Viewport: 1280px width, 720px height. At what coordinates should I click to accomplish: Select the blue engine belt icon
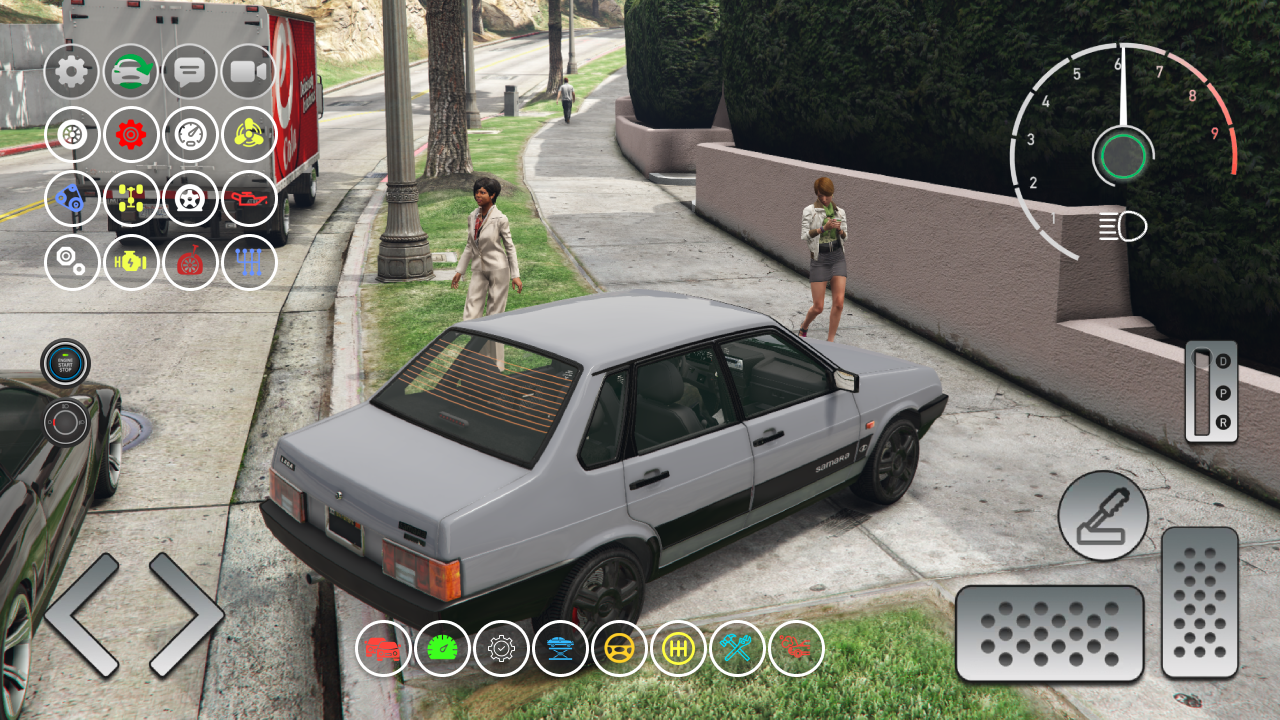pos(73,199)
